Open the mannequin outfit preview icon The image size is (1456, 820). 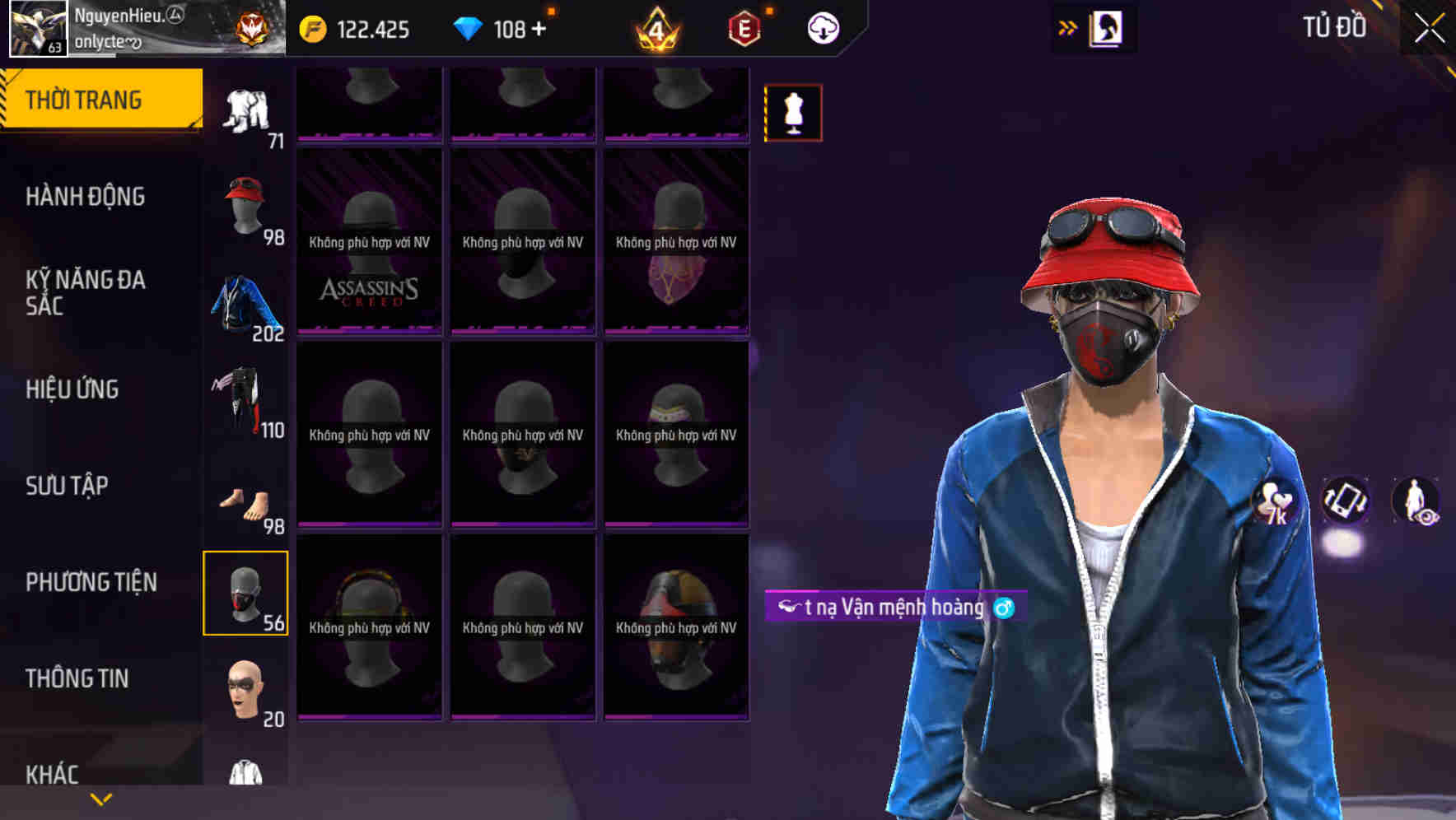pyautogui.click(x=792, y=111)
